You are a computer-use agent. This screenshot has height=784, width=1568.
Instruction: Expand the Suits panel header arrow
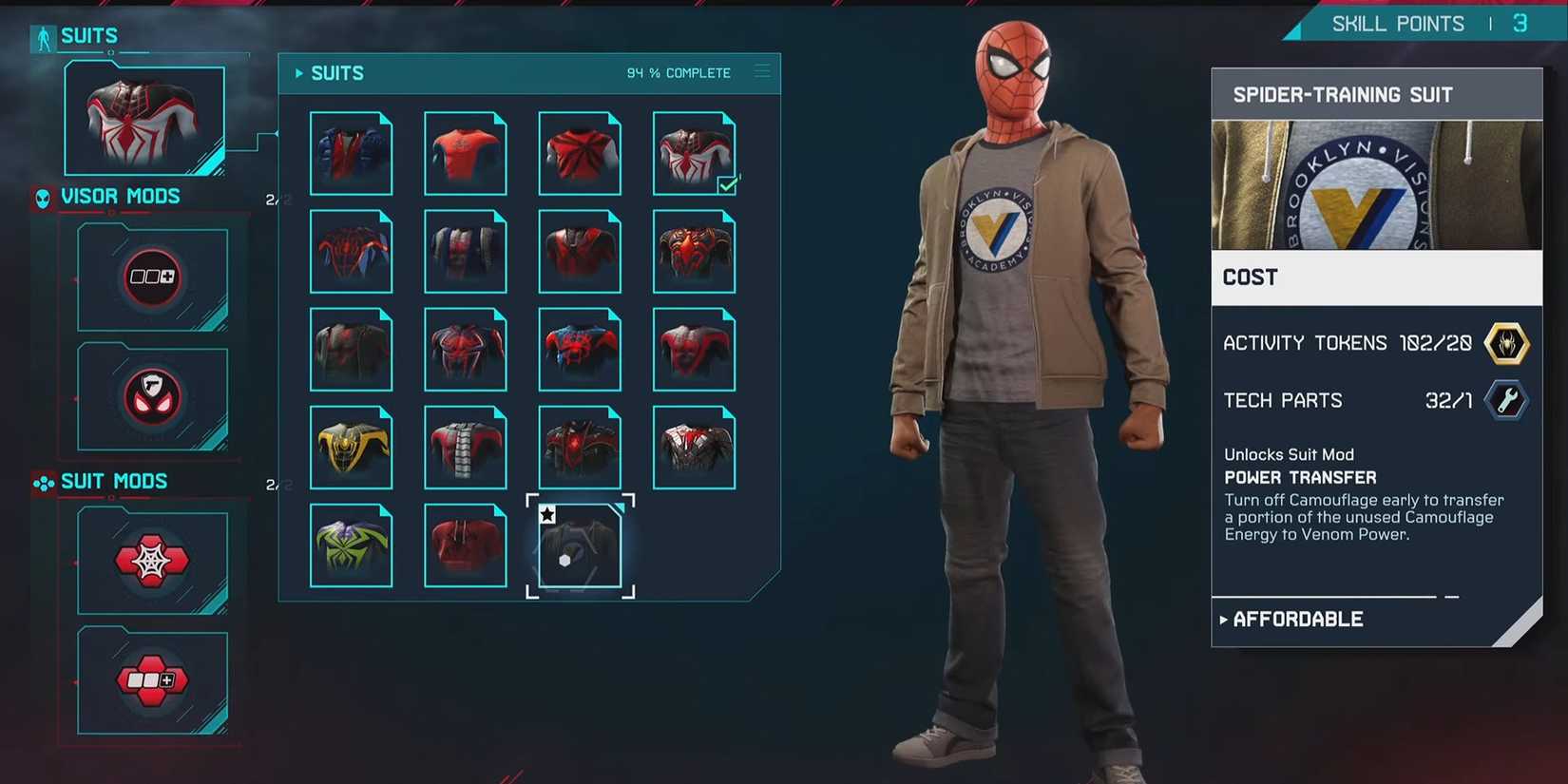point(298,72)
